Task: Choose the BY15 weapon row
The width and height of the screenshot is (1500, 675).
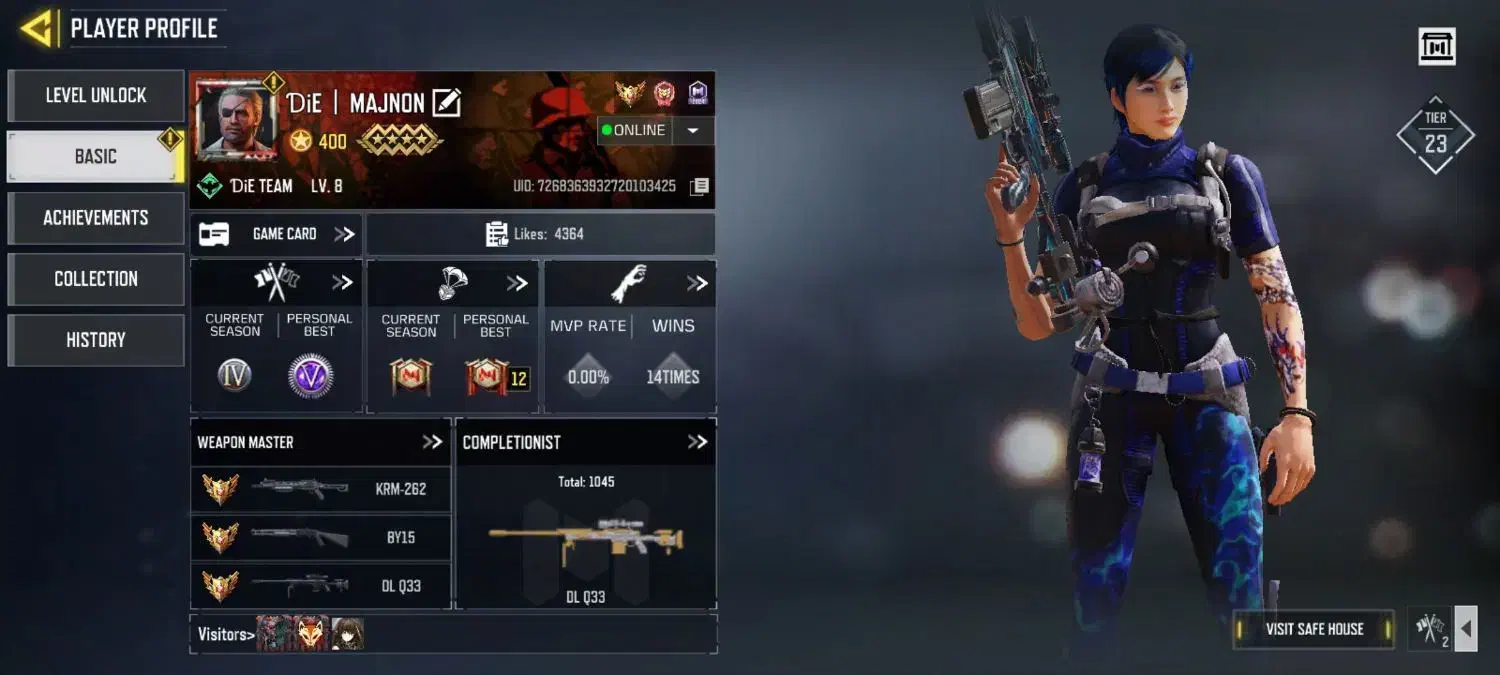Action: click(x=320, y=537)
